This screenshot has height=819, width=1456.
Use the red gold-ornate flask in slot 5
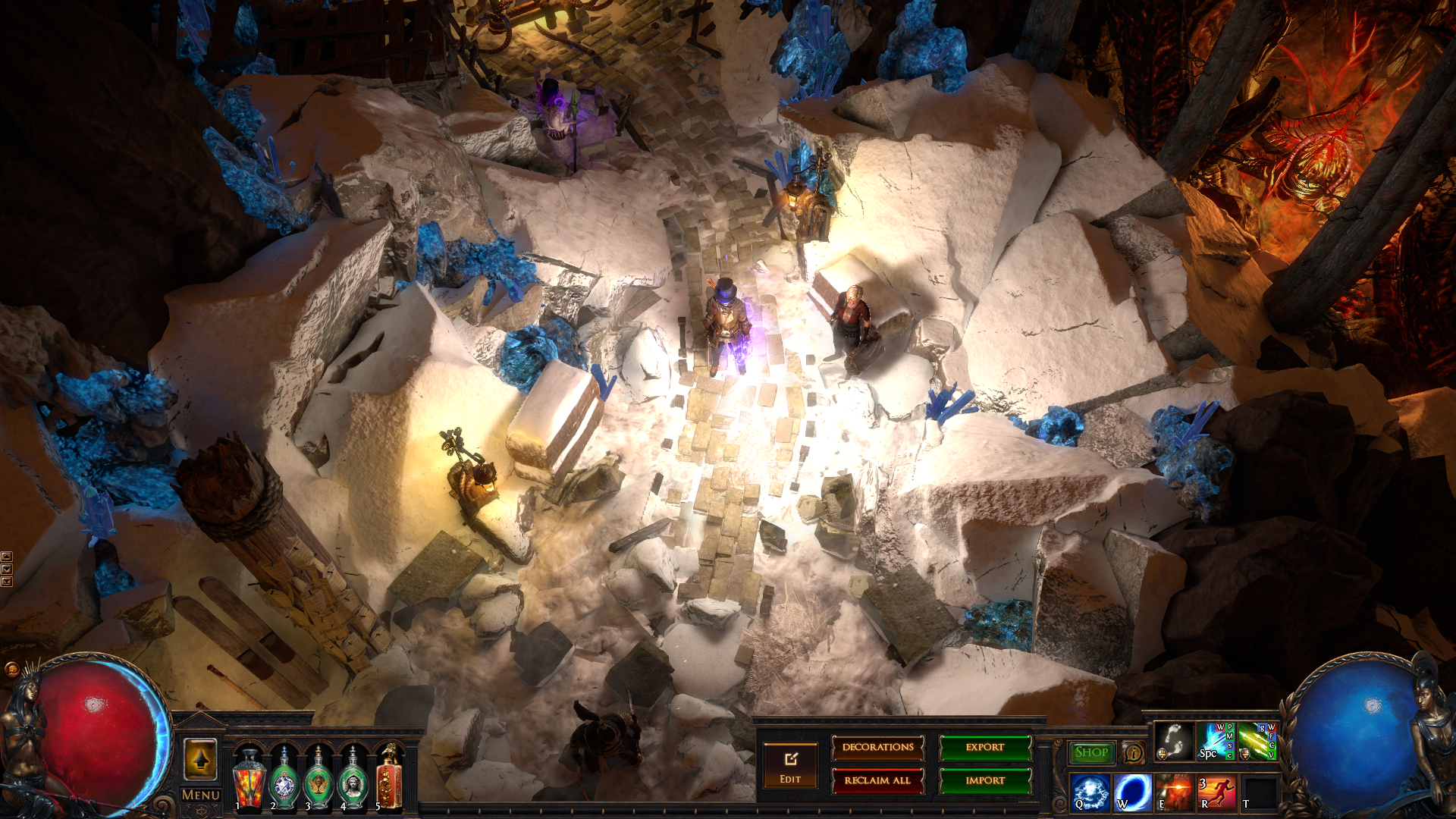(388, 779)
